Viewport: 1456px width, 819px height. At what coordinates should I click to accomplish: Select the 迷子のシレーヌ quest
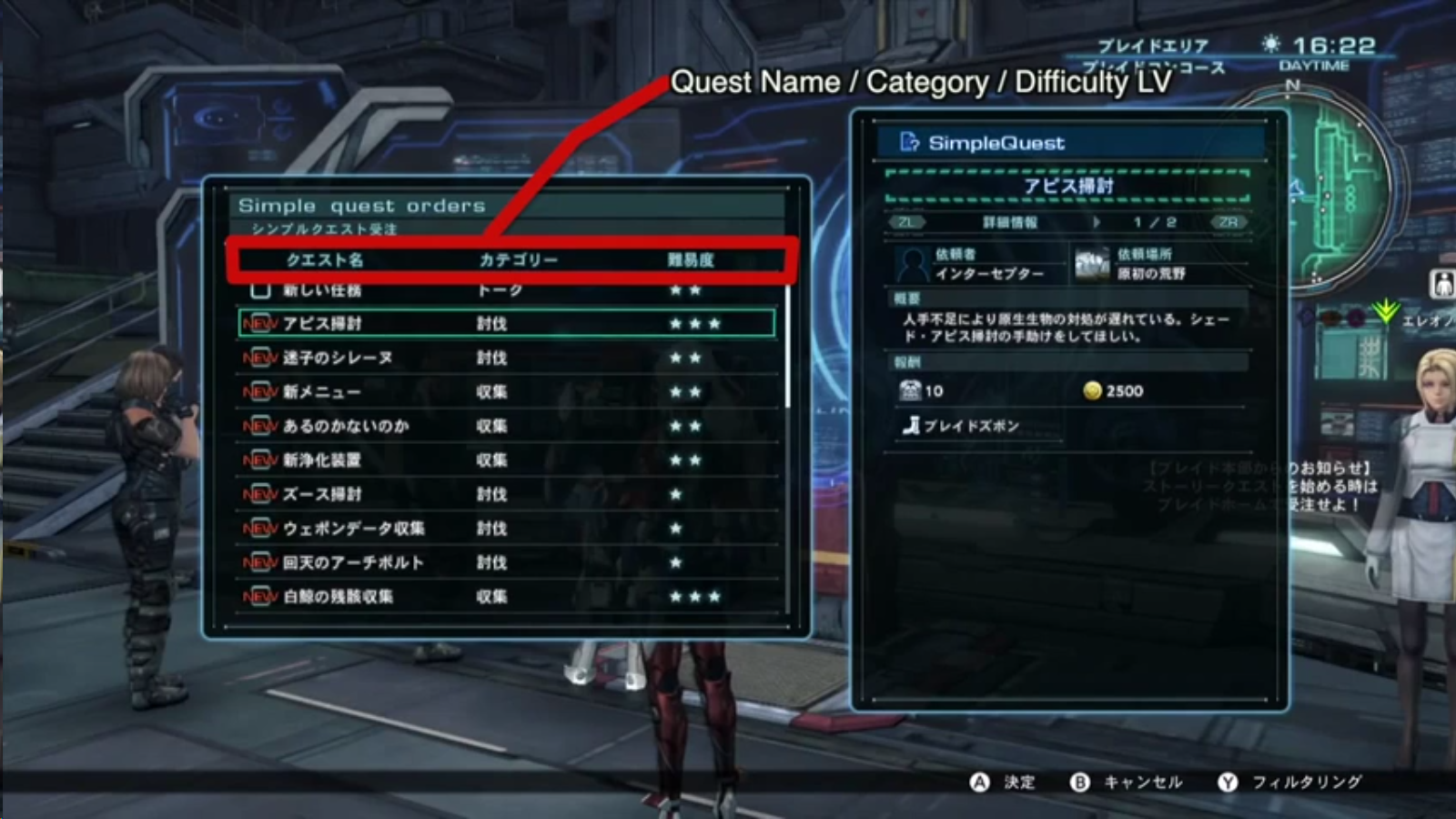pos(337,358)
